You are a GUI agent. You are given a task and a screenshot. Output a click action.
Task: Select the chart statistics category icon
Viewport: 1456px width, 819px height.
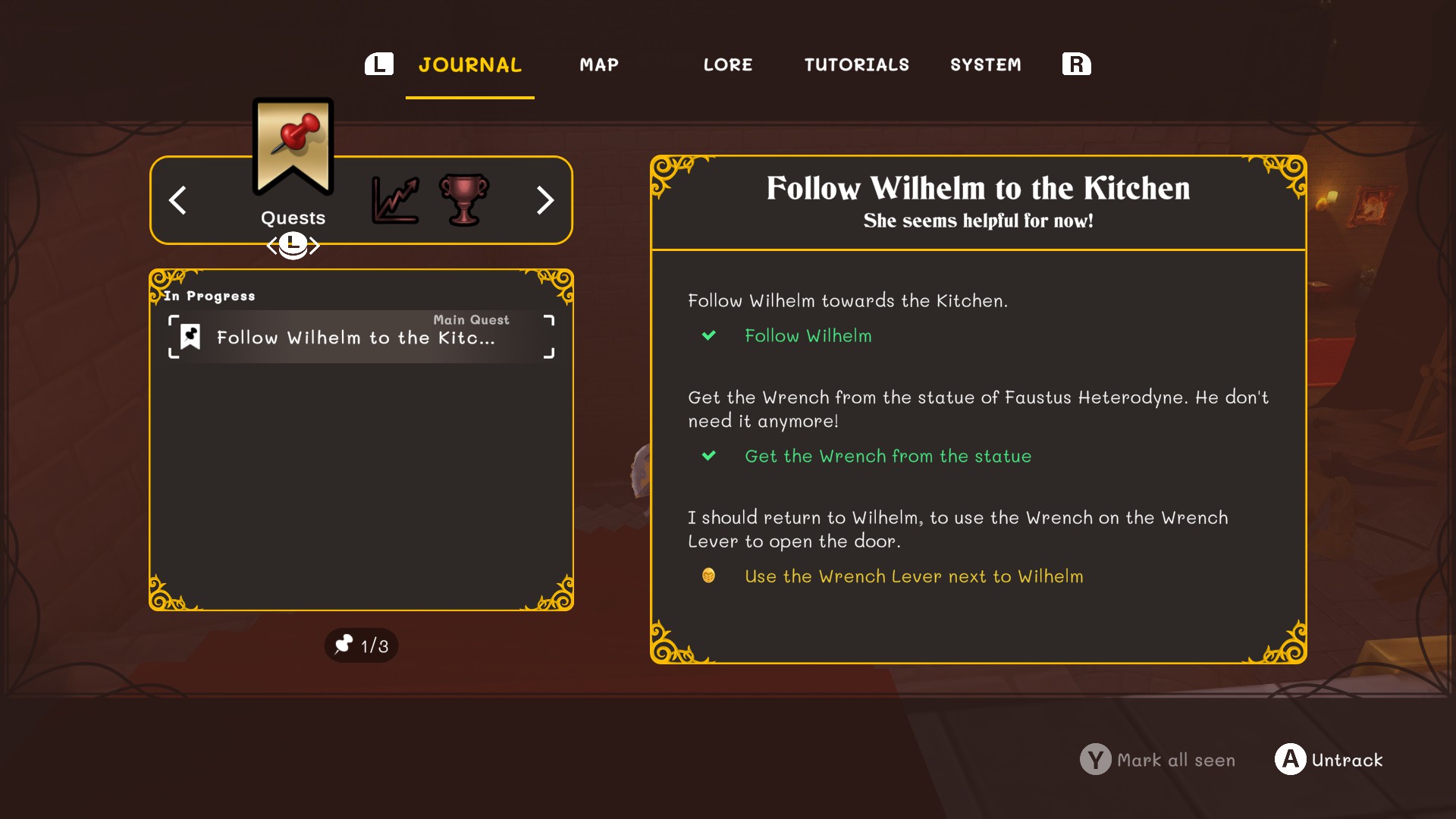[x=395, y=200]
